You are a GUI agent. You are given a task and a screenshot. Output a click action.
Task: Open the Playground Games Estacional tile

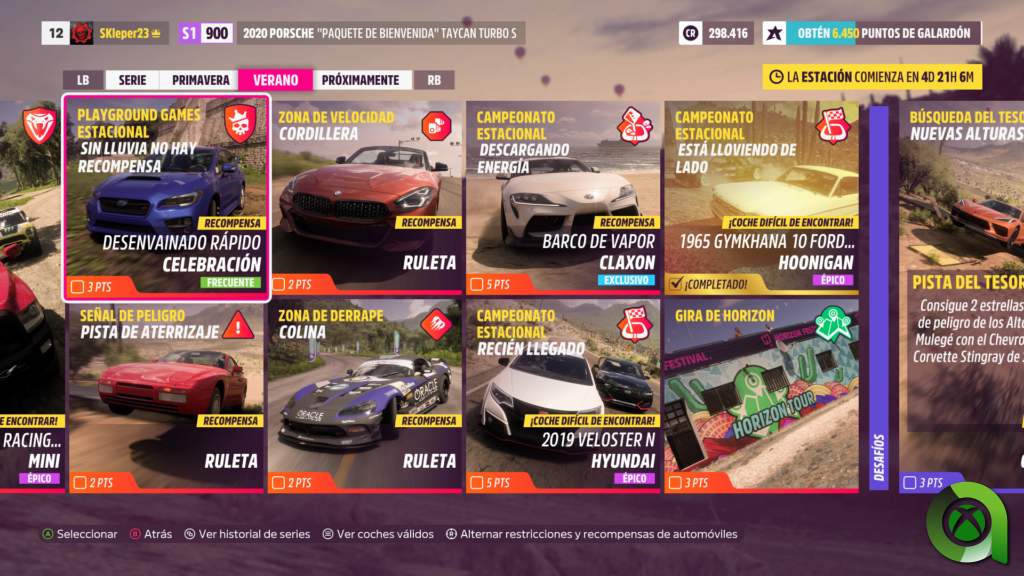tap(167, 197)
